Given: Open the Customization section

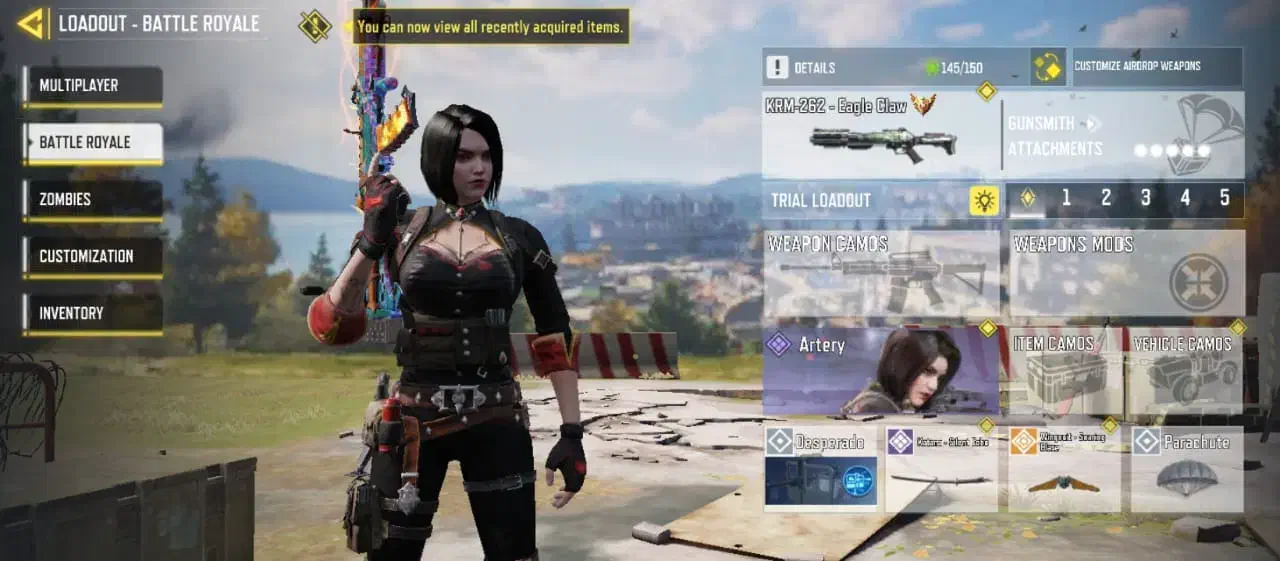Looking at the screenshot, I should tap(94, 257).
